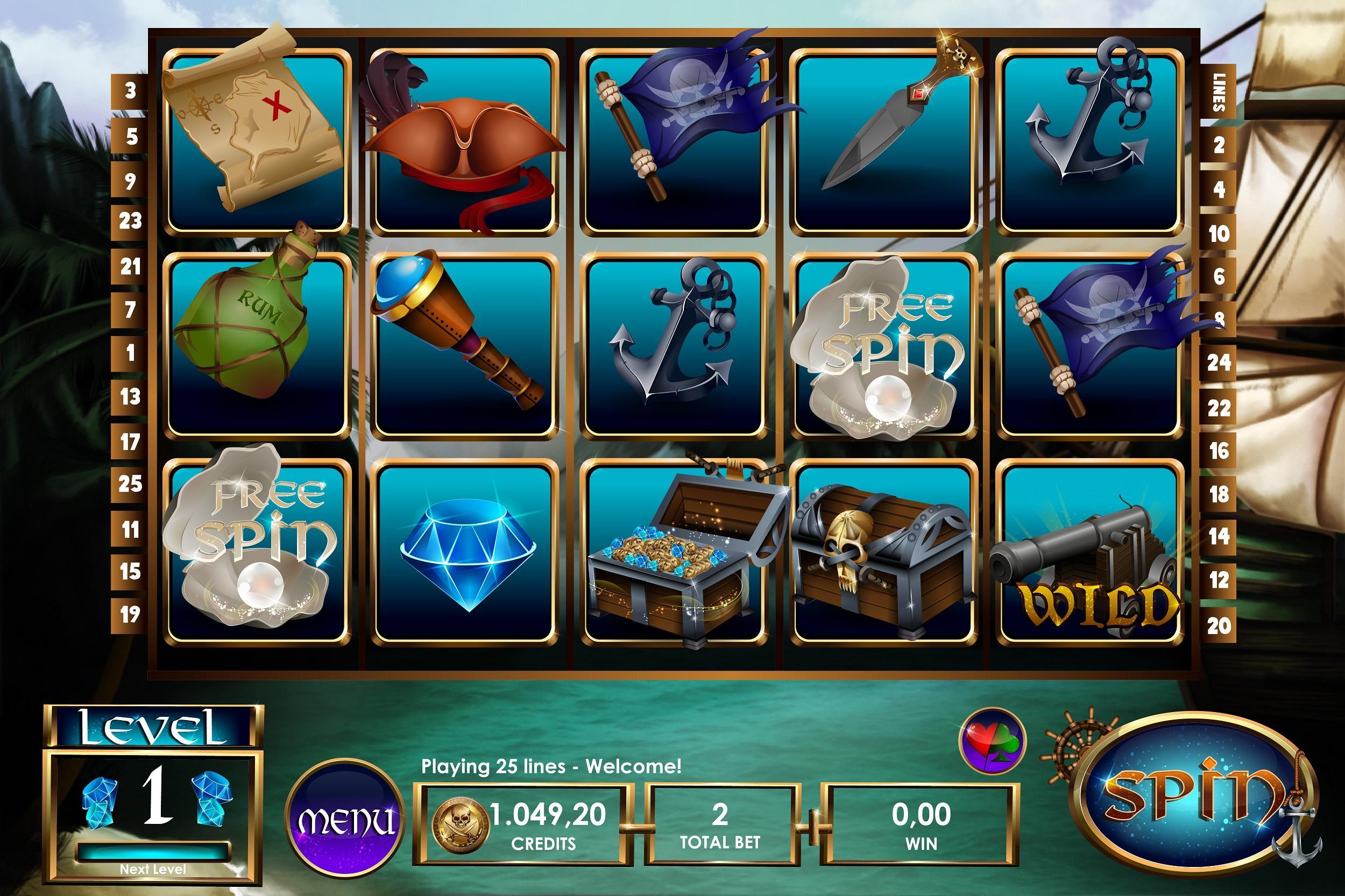Toggle payline 20 on the right side
Screen dimensions: 1345x896
[1218, 625]
